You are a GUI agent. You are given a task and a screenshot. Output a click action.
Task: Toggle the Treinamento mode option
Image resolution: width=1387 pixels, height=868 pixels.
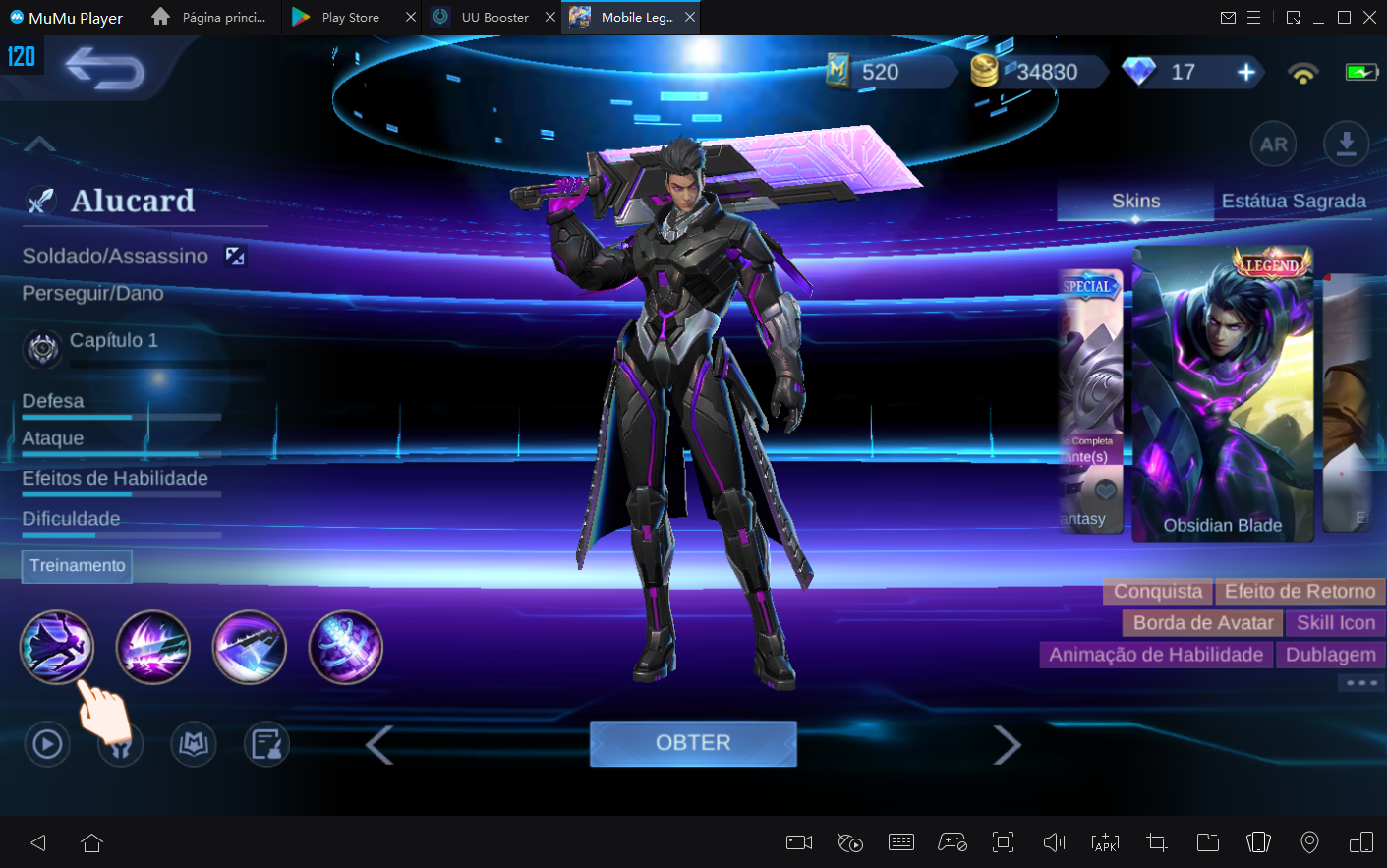(x=76, y=566)
